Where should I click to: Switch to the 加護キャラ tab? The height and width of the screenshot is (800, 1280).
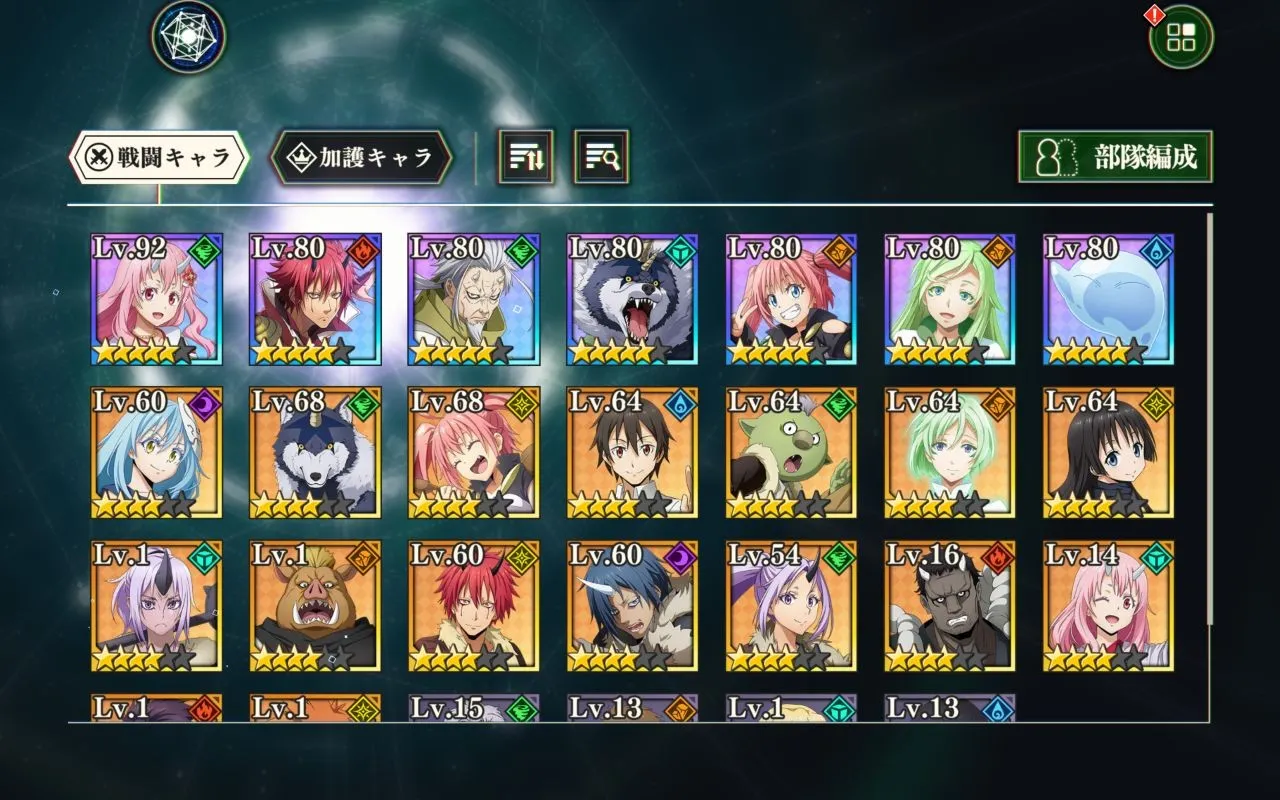(x=362, y=157)
